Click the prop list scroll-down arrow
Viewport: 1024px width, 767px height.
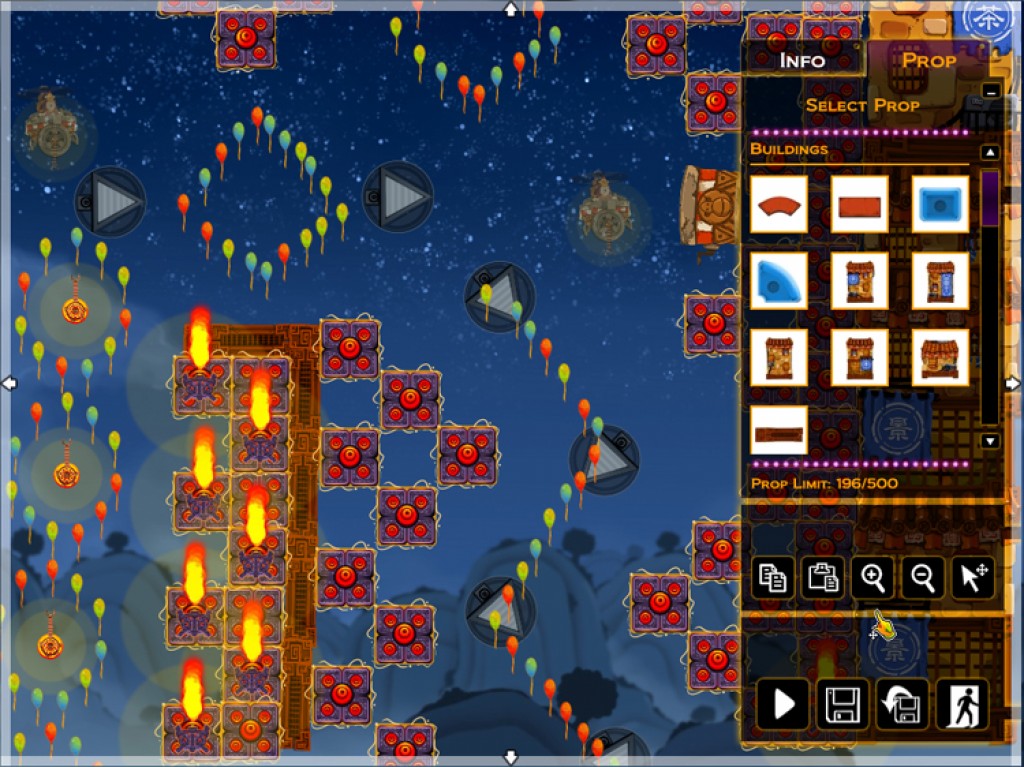(990, 441)
